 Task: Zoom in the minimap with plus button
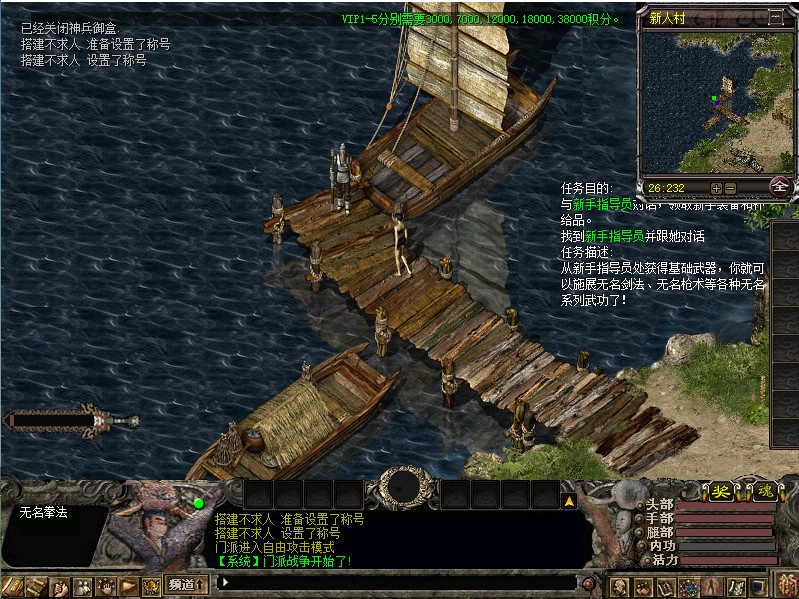click(x=716, y=188)
